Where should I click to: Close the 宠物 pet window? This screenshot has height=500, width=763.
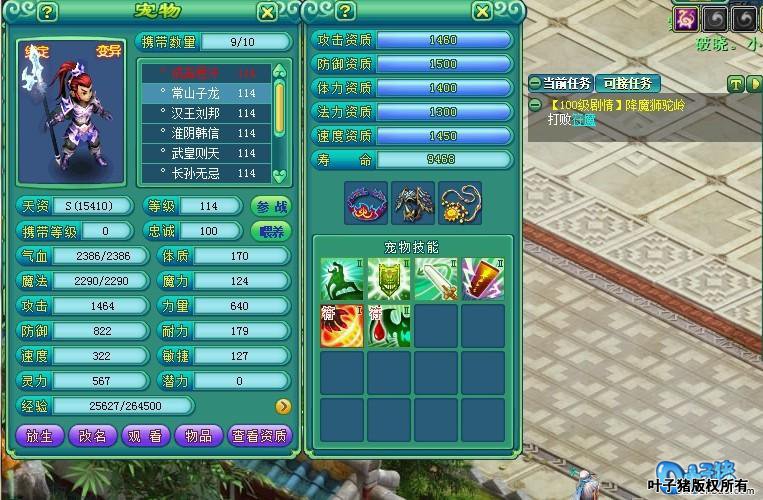266,13
